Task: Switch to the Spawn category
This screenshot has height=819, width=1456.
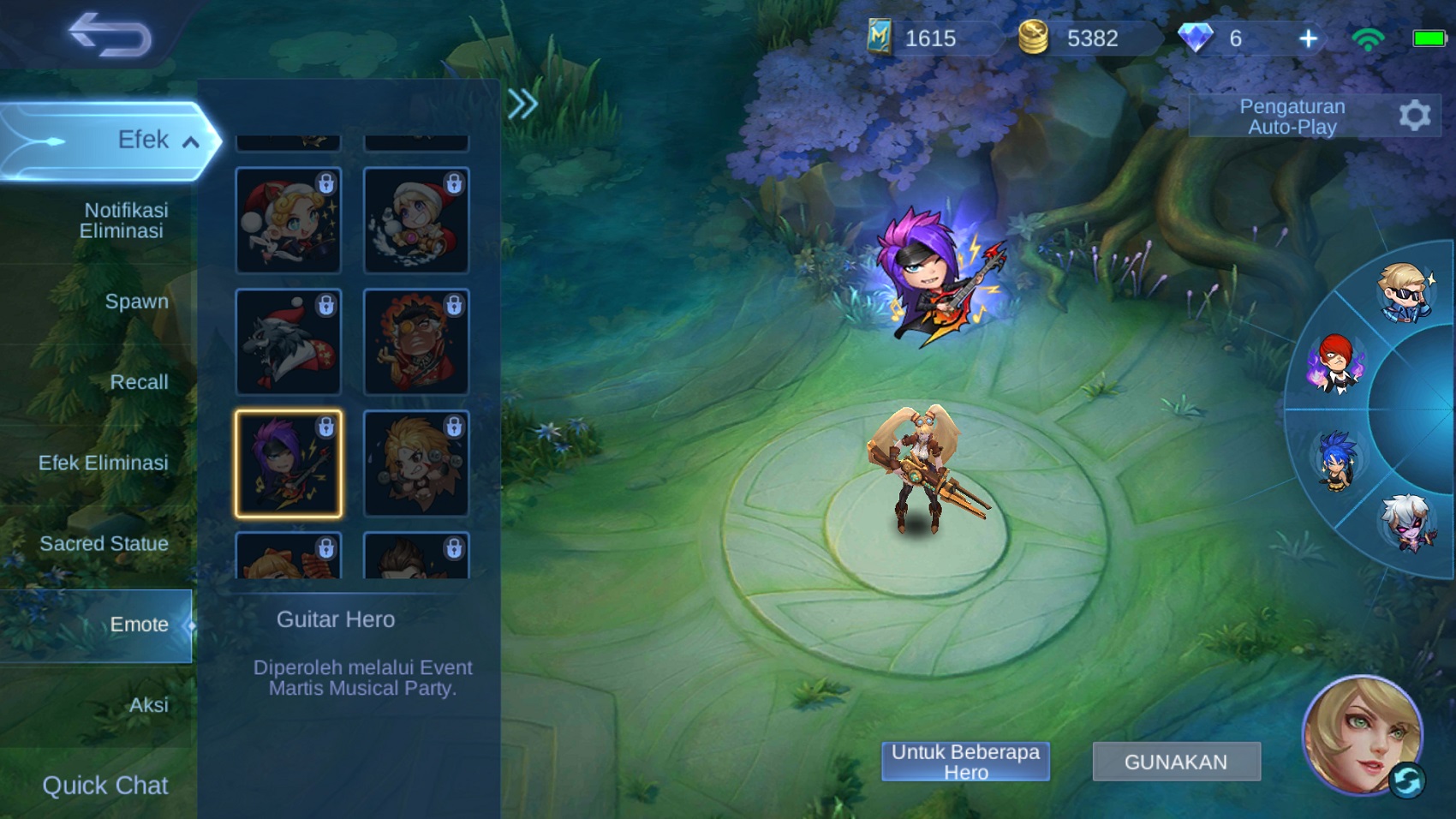Action: coord(139,302)
